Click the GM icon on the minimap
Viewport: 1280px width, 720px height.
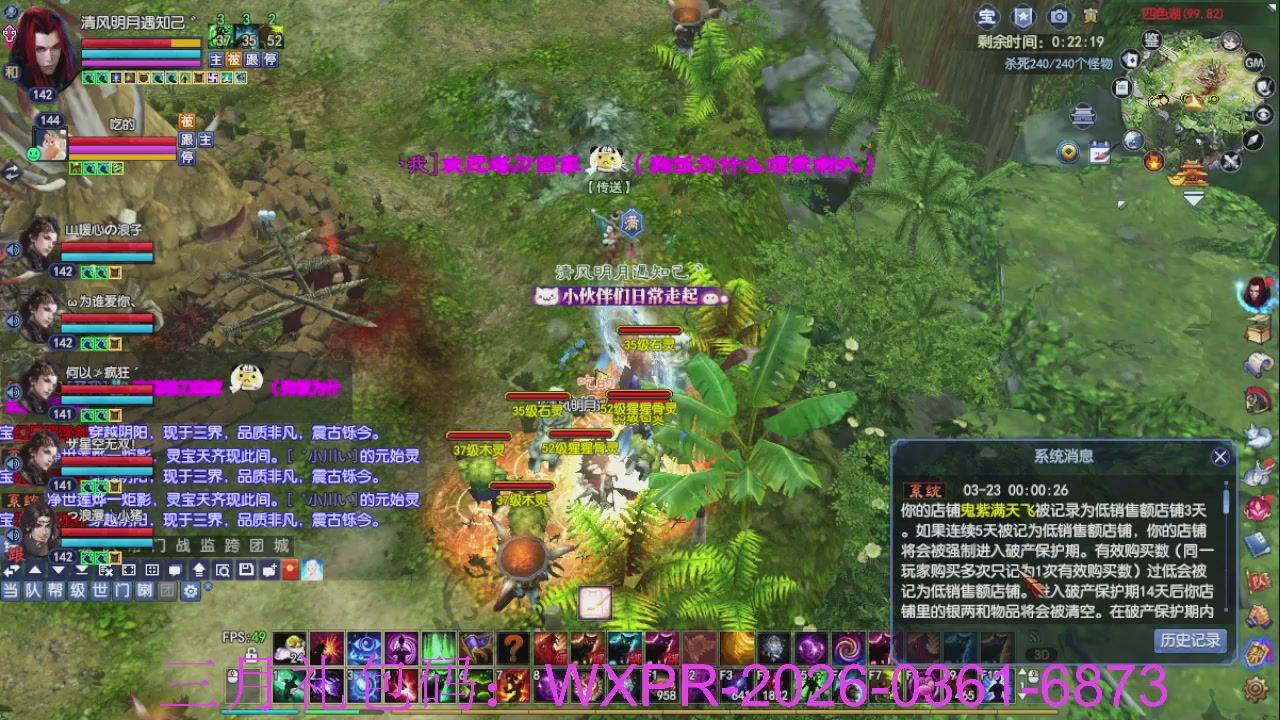1253,62
